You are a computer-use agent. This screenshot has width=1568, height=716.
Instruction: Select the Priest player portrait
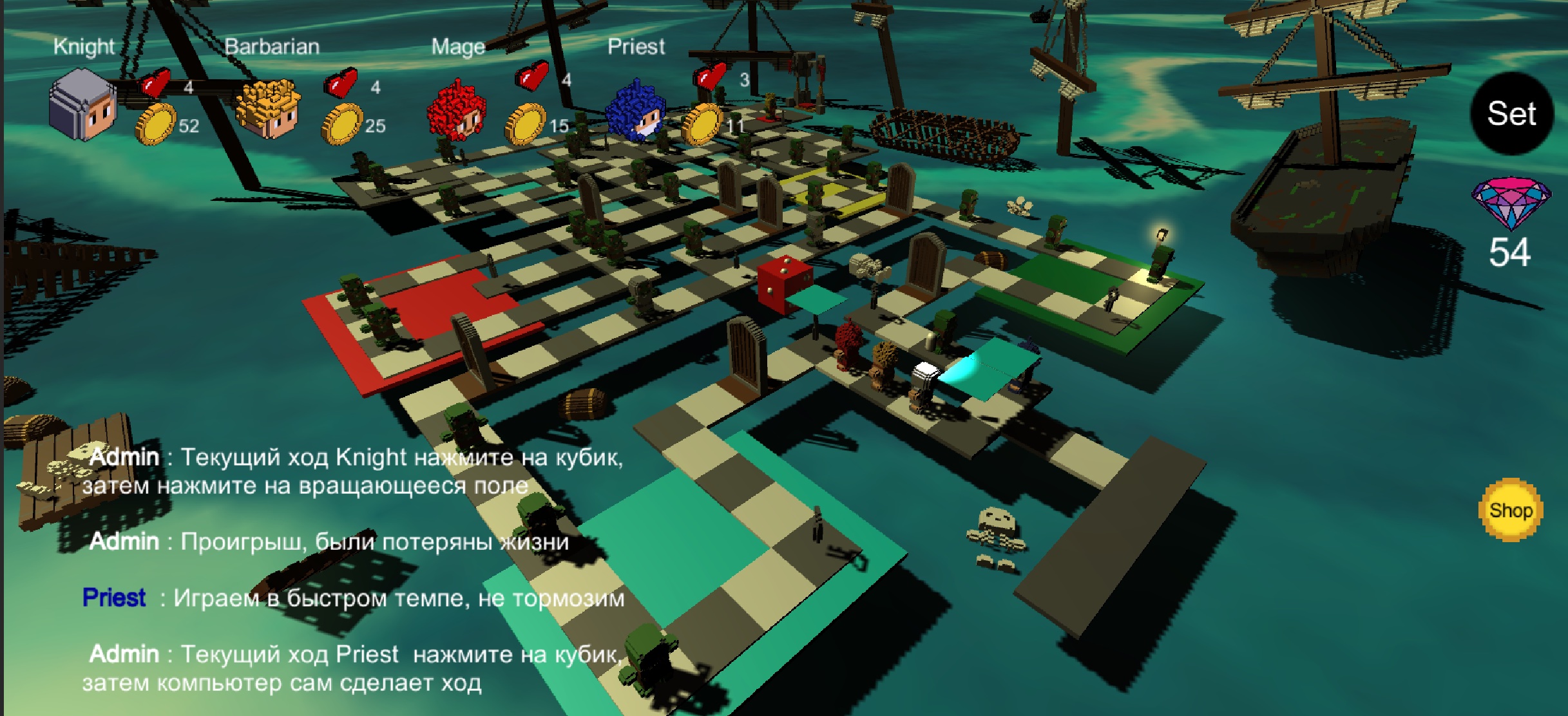[x=635, y=109]
